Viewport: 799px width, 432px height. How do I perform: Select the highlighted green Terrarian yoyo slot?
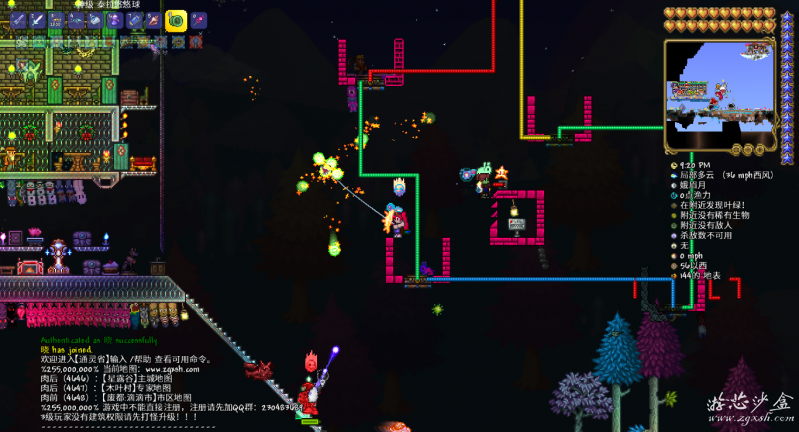[176, 19]
